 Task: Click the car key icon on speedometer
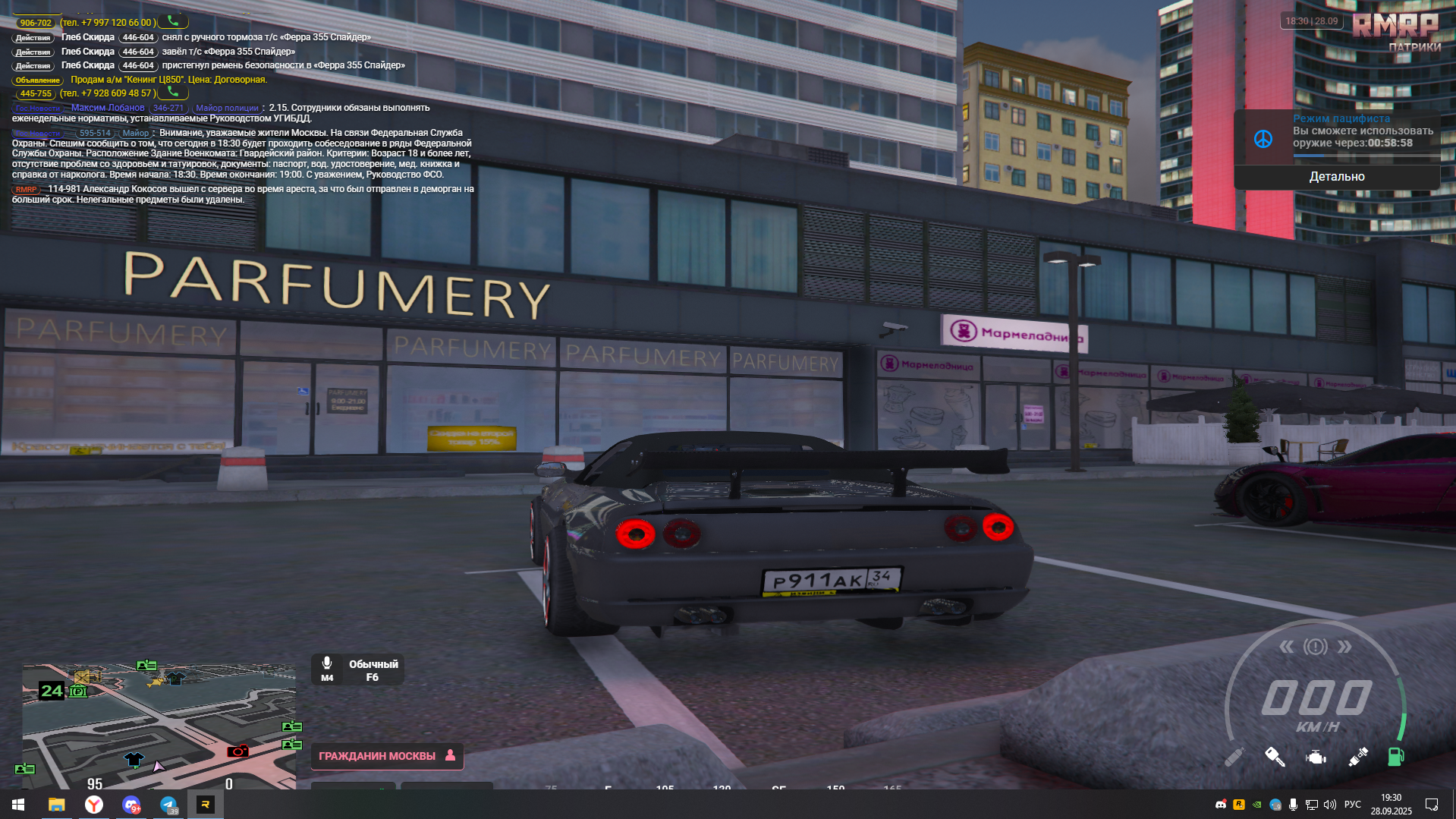click(1275, 757)
